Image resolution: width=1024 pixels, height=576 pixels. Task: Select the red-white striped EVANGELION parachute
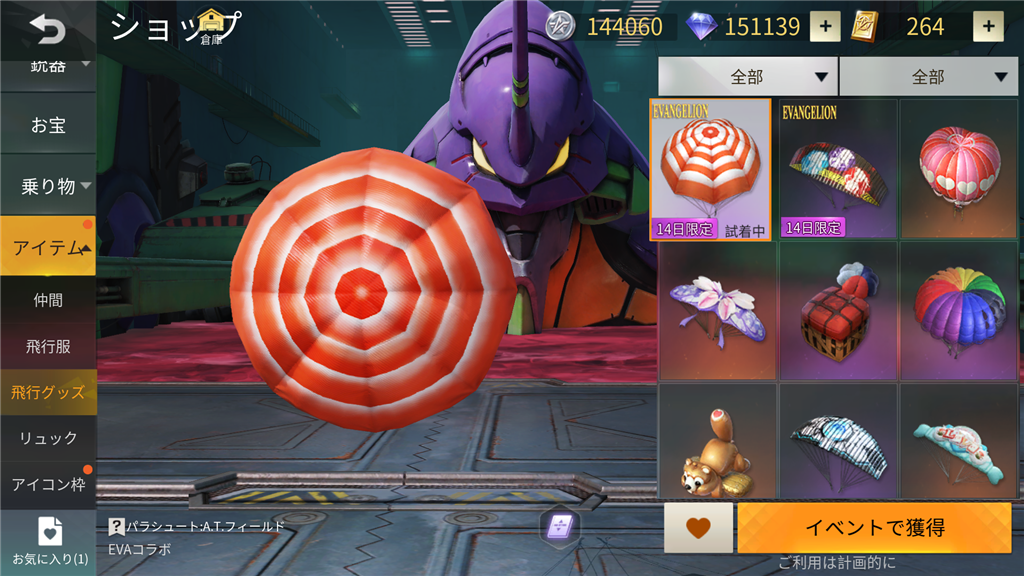coord(710,168)
